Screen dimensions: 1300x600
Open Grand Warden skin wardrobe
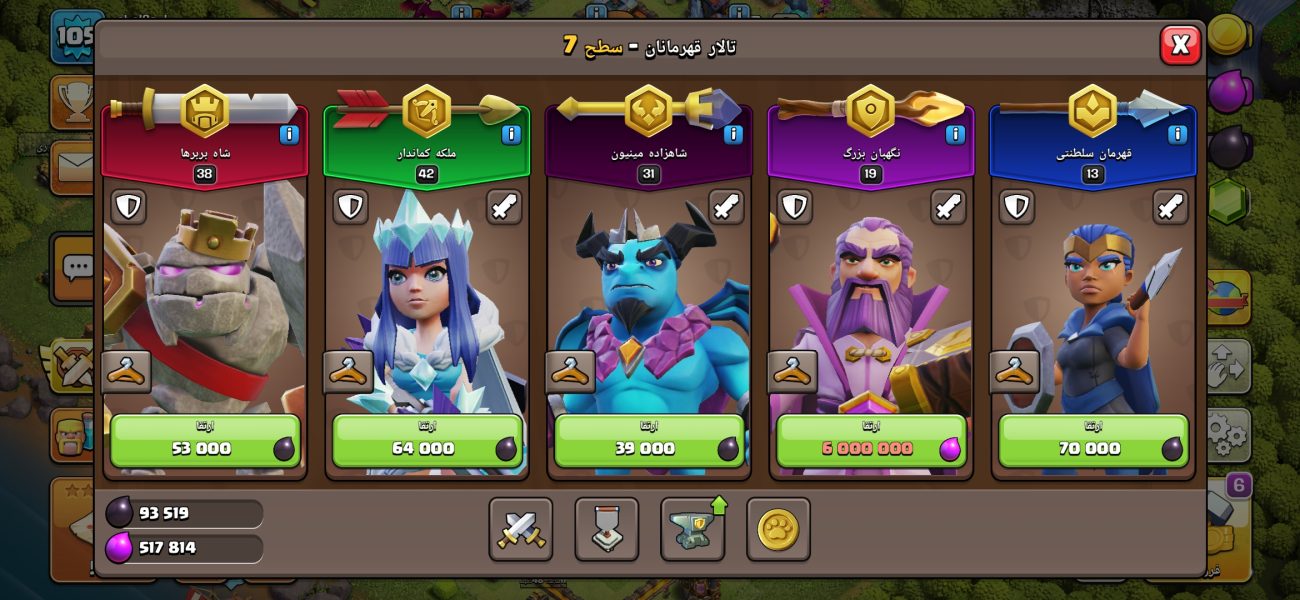click(791, 372)
